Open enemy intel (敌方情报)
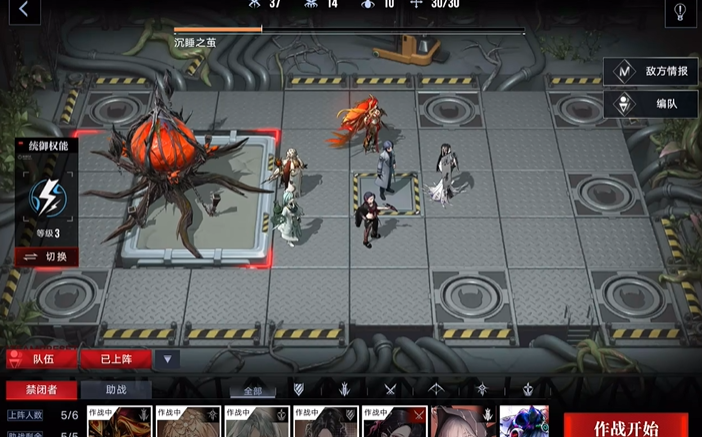Screen dimensions: 702x437 651,71
